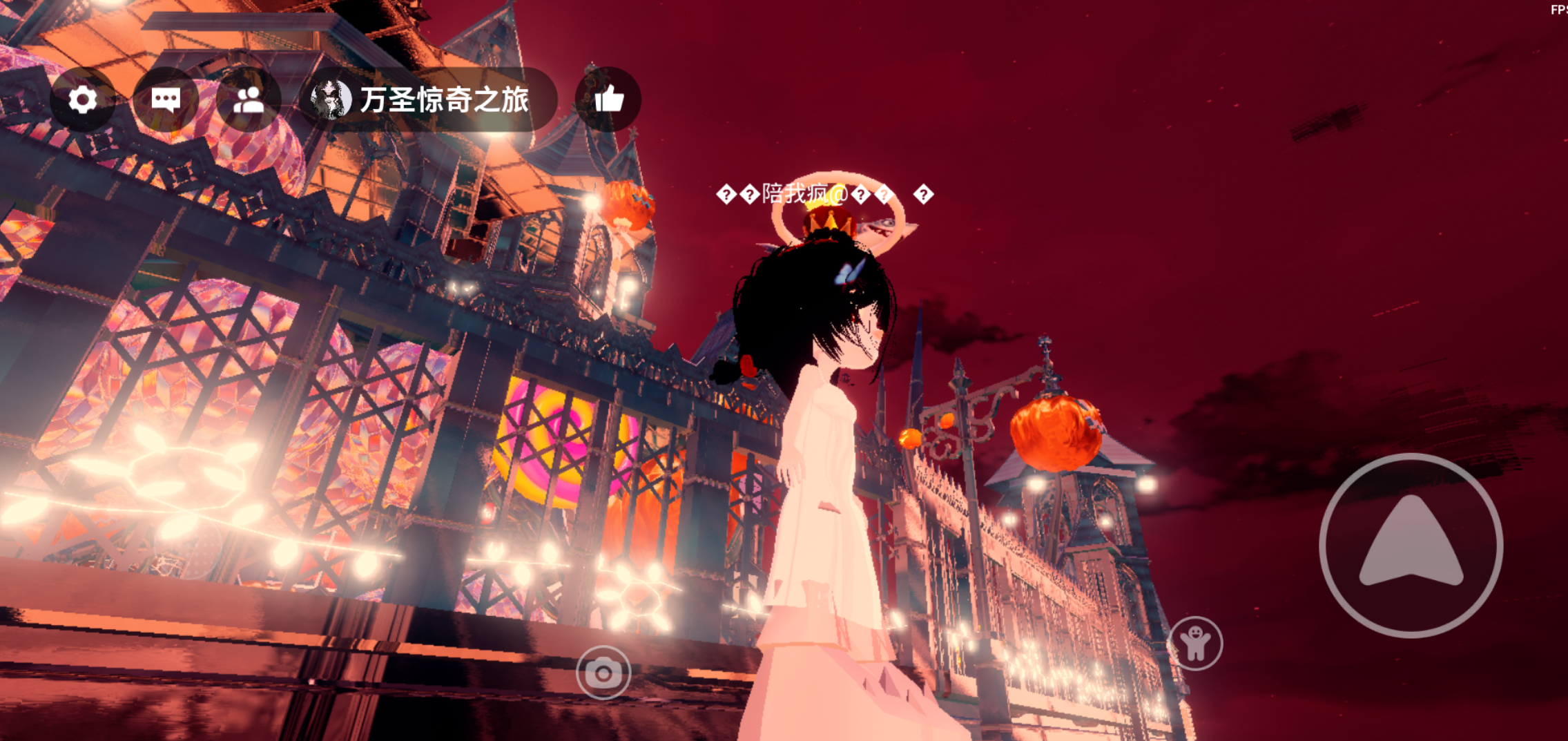Viewport: 1568px width, 741px height.
Task: Open the gear settings menu
Action: pos(83,100)
